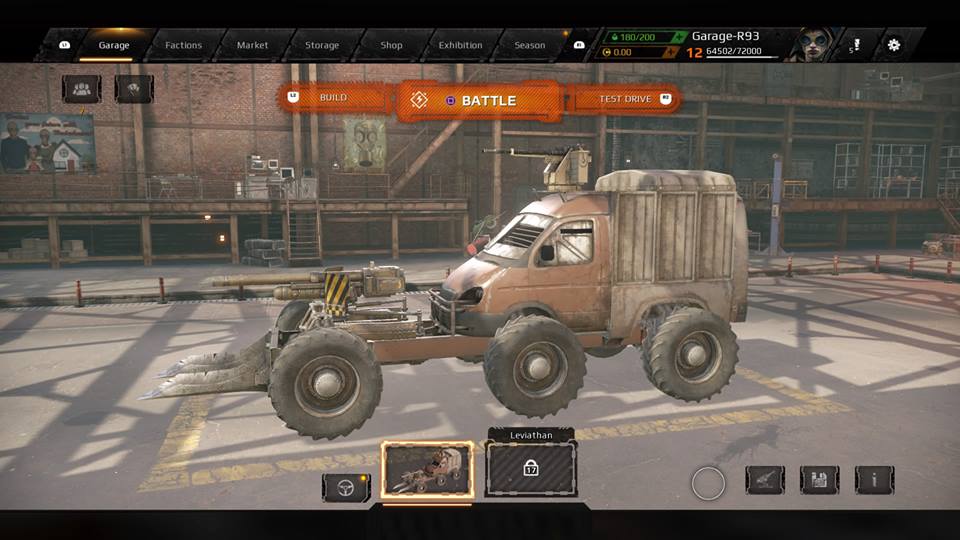Click the player avatar portrait
The width and height of the screenshot is (960, 540).
pyautogui.click(x=812, y=45)
